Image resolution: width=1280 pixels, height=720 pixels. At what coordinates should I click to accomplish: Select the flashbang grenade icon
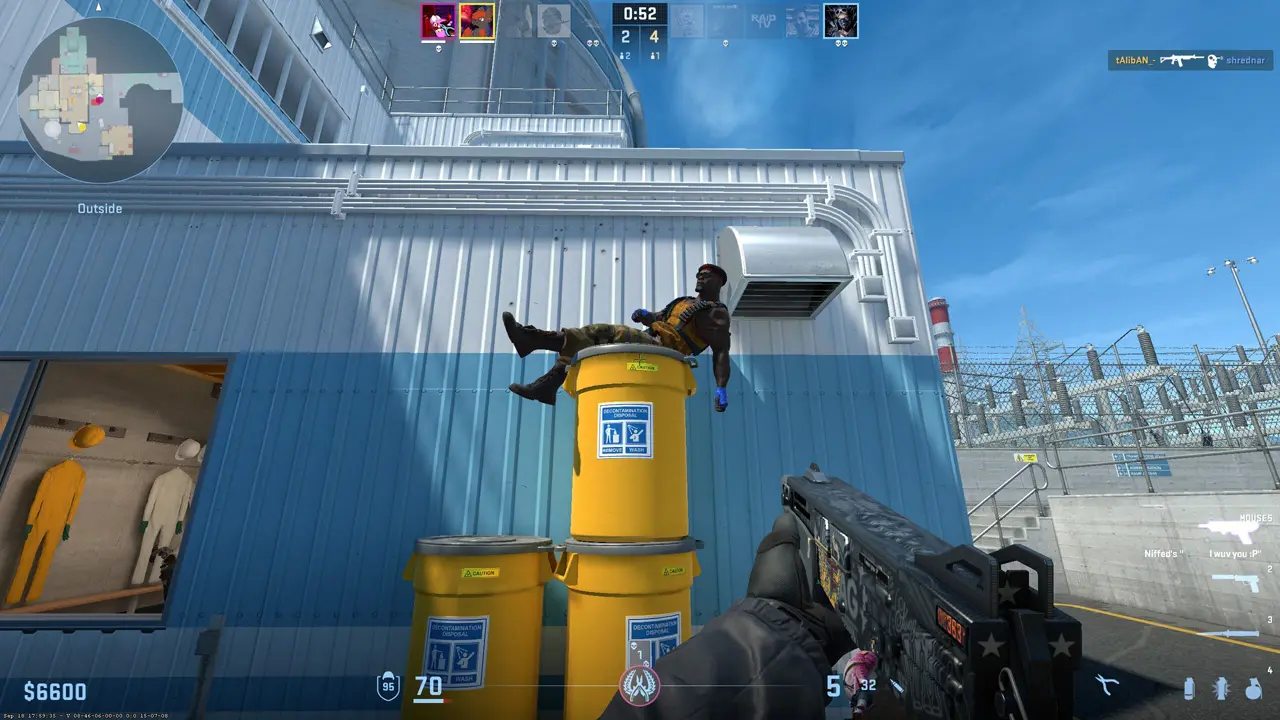[1221, 688]
